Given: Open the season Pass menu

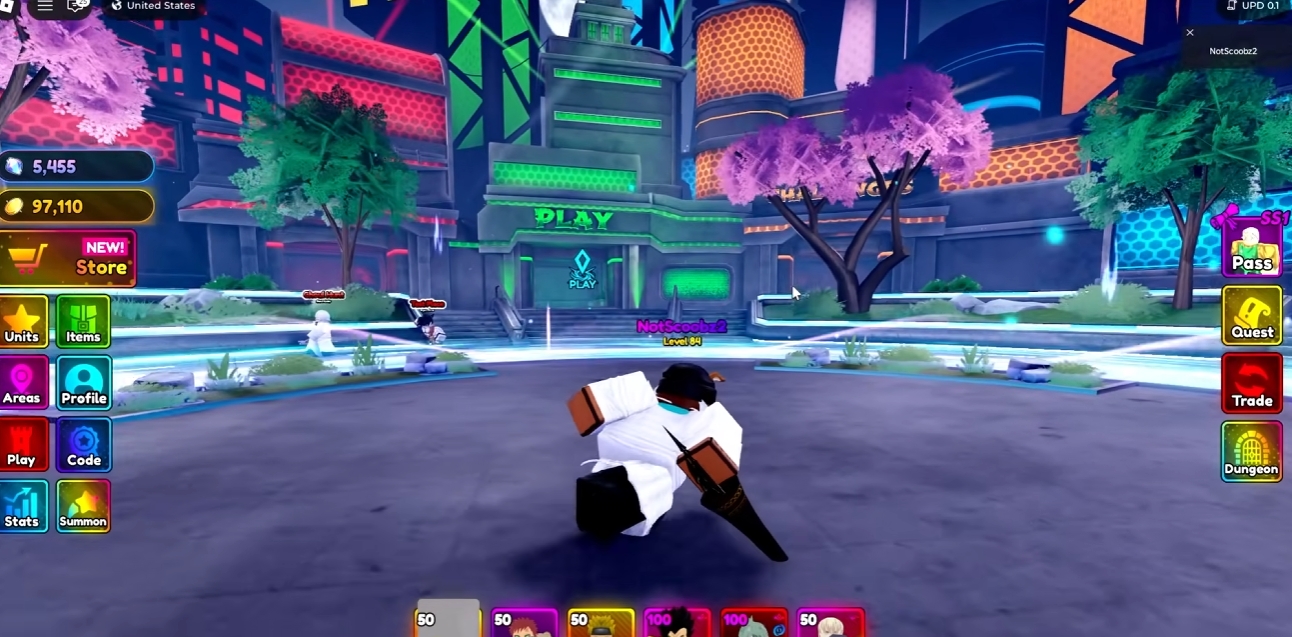Looking at the screenshot, I should tap(1251, 247).
